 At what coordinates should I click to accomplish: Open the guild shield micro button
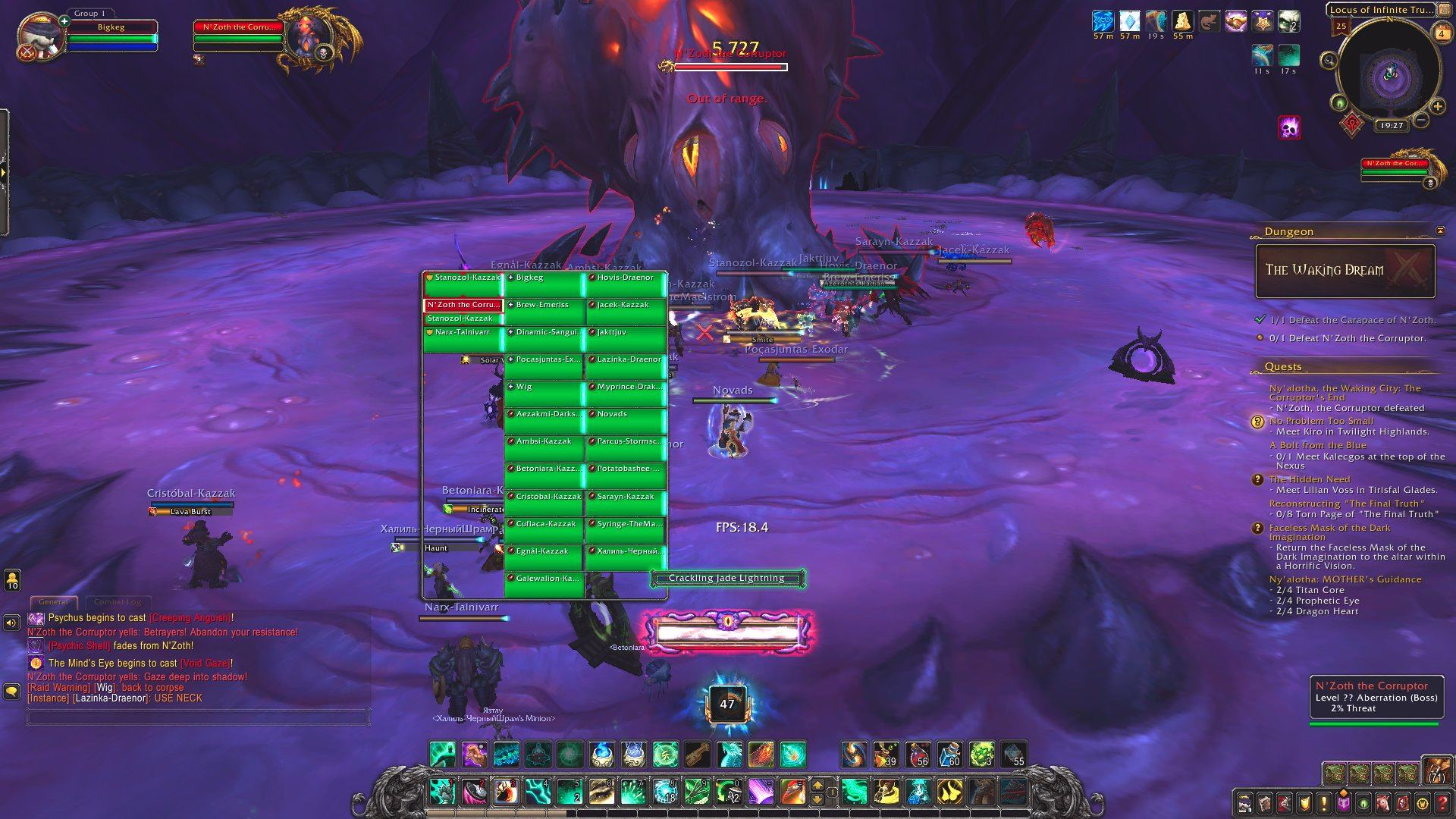click(1304, 802)
